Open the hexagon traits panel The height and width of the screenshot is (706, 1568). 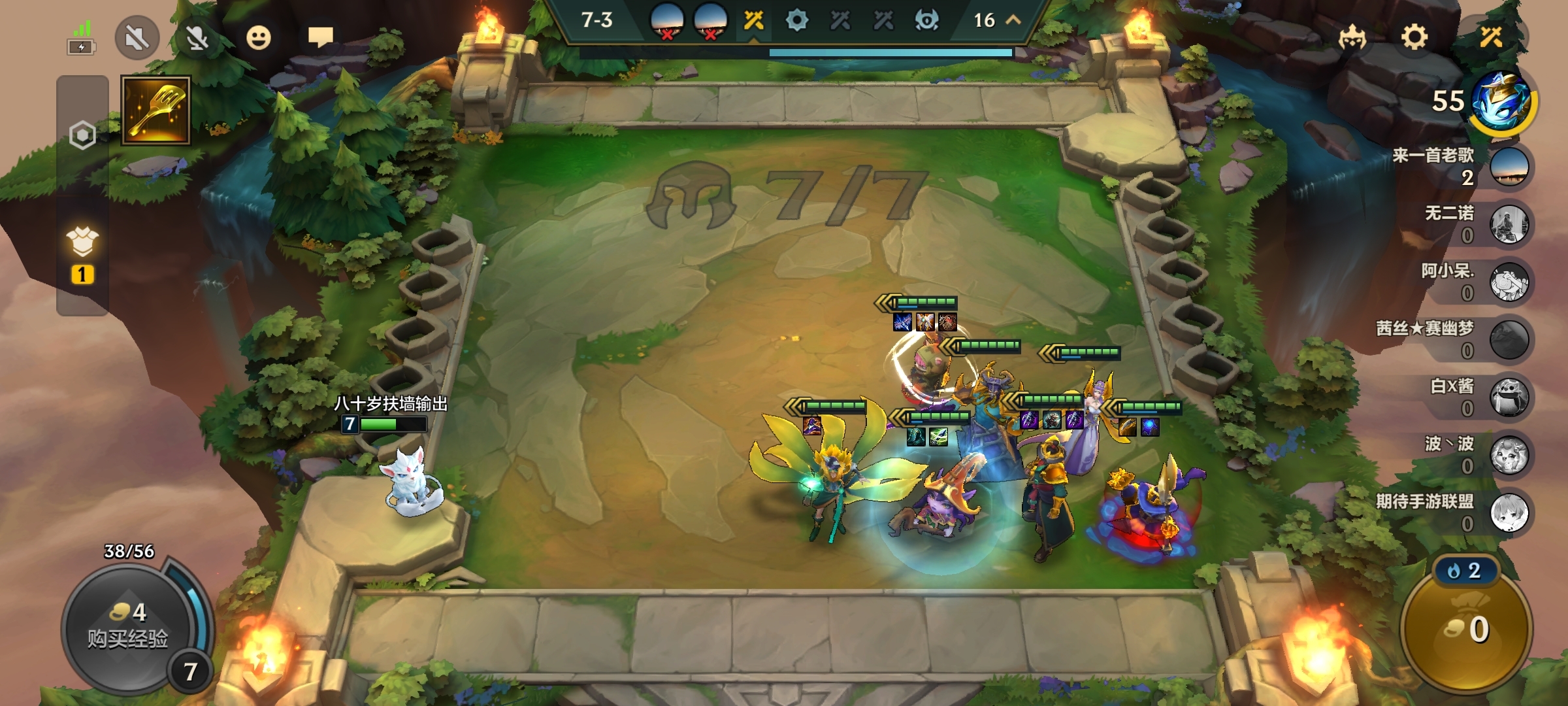pos(82,135)
